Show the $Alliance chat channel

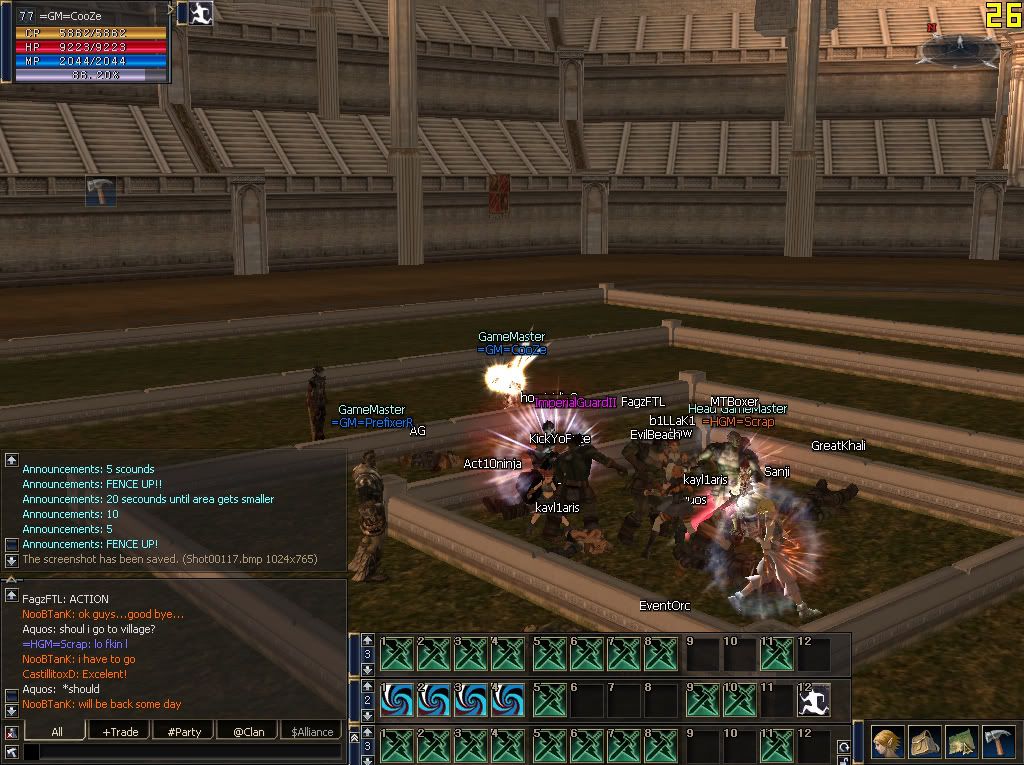(x=312, y=731)
